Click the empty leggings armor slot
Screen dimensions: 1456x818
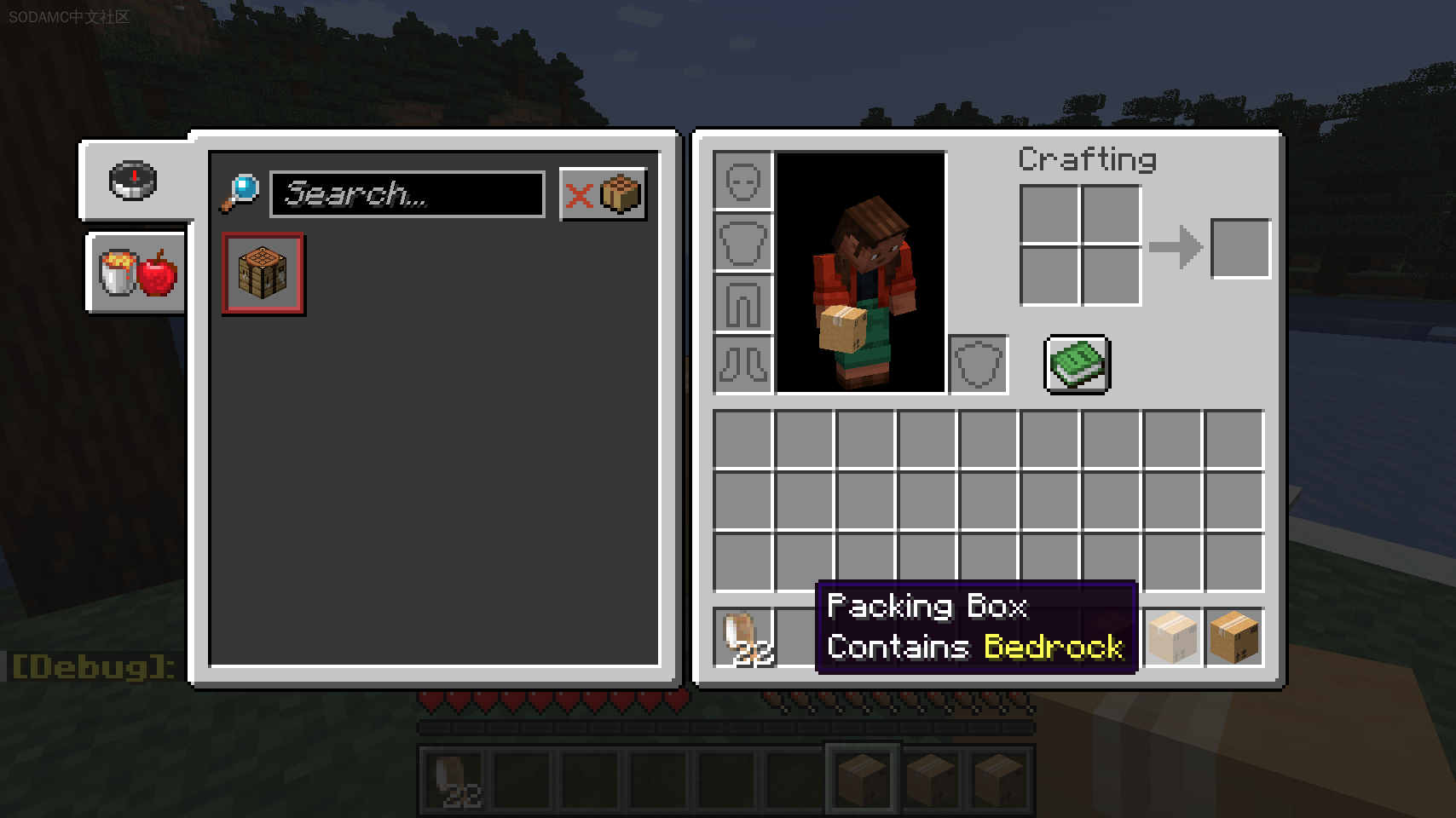[x=742, y=303]
